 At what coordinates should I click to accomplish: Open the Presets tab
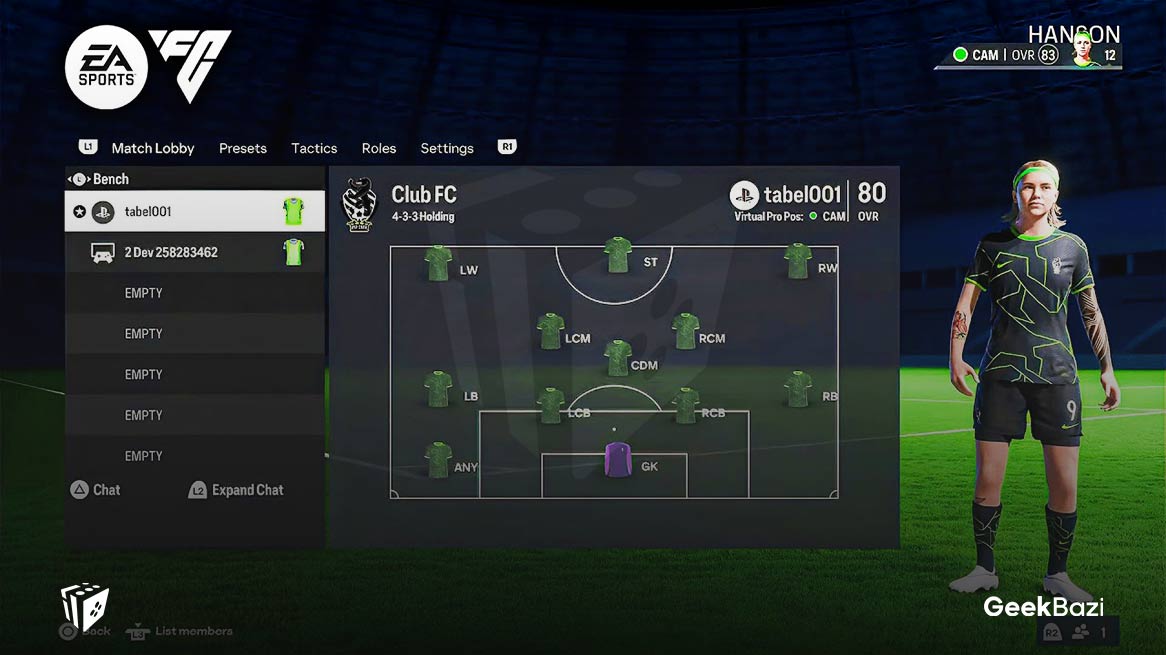[x=243, y=148]
